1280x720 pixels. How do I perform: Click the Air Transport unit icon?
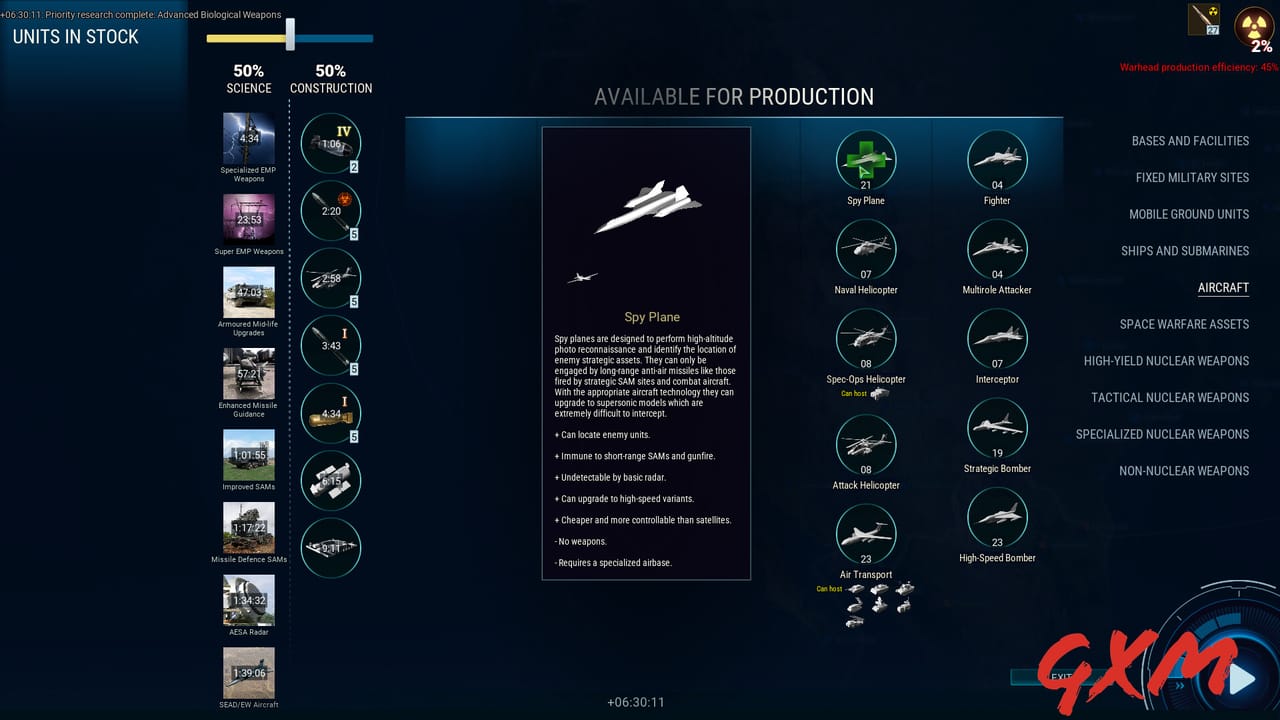(x=866, y=534)
